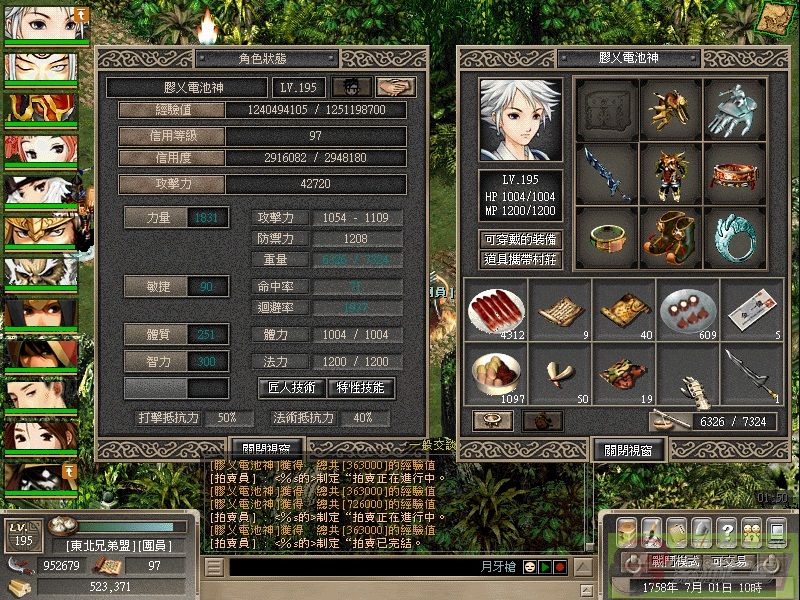Select the jade dragon ring slot
This screenshot has height=600, width=800.
coord(735,239)
